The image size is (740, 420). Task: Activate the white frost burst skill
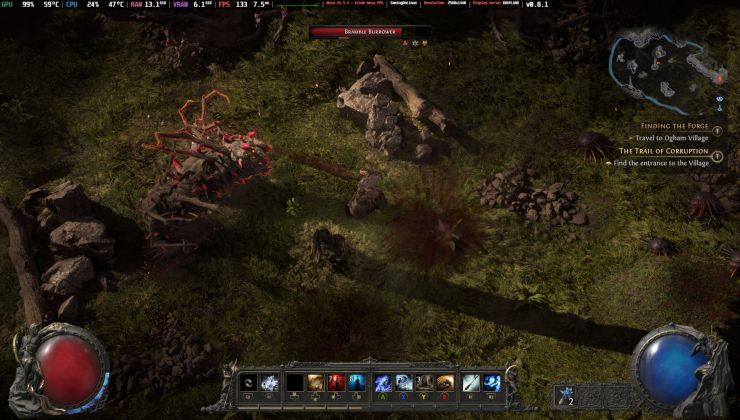pos(270,382)
